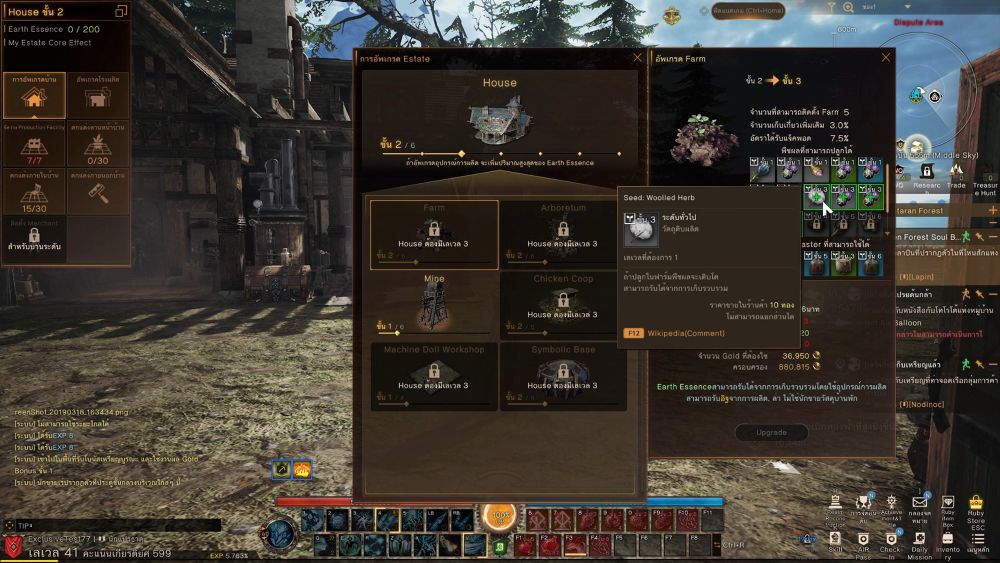Open the Ruby Store
This screenshot has width=1000, height=563.
point(976,509)
